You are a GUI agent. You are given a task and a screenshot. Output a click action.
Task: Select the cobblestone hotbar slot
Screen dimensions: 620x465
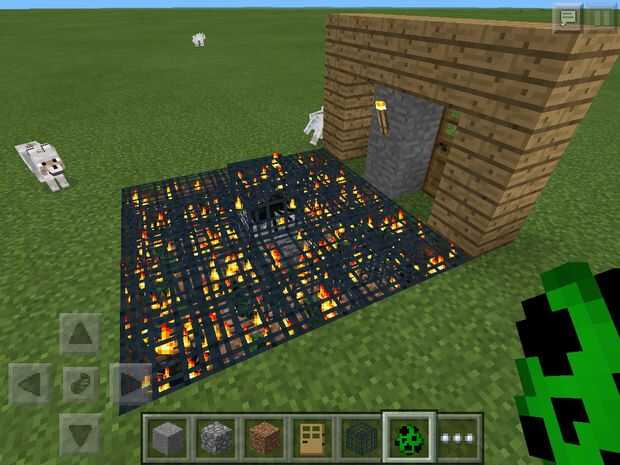215,438
